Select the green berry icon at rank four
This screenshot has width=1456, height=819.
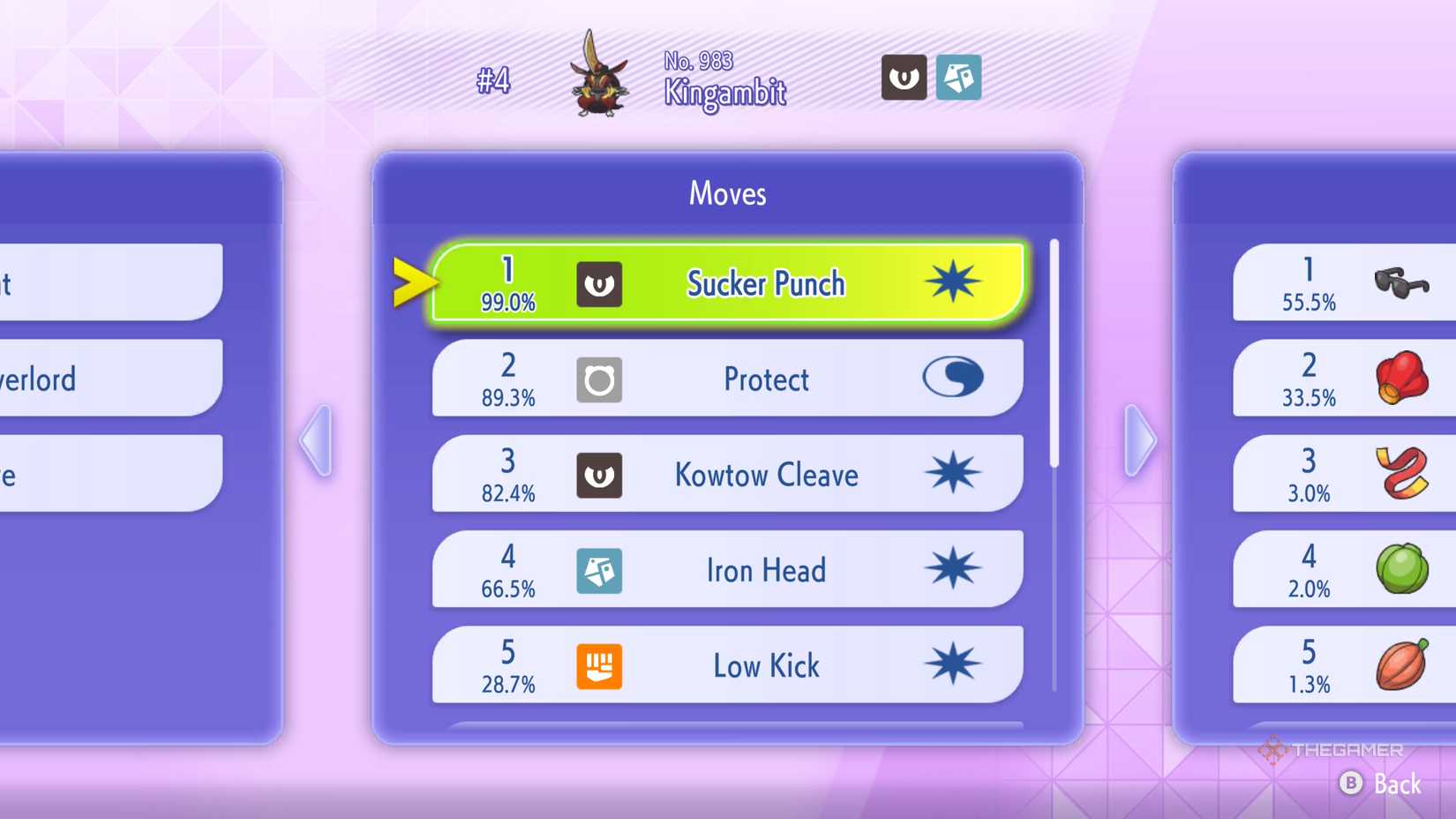click(x=1403, y=569)
